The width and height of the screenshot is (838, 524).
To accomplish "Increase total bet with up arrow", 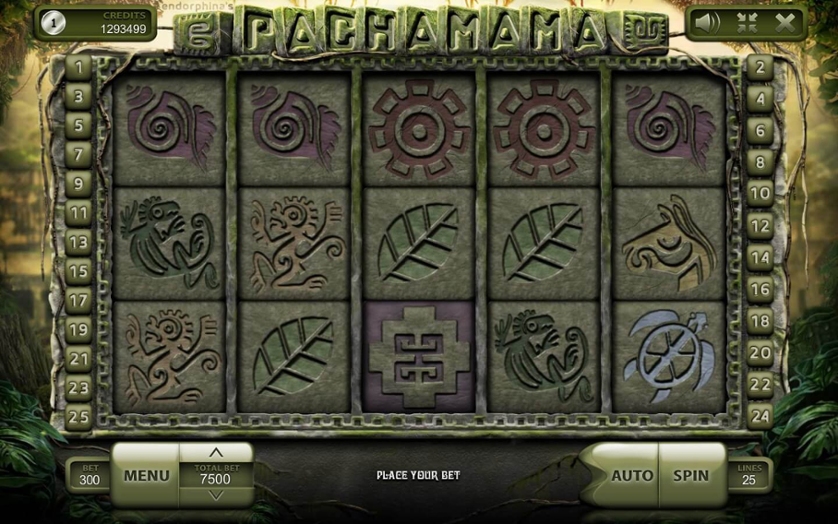I will pos(215,453).
